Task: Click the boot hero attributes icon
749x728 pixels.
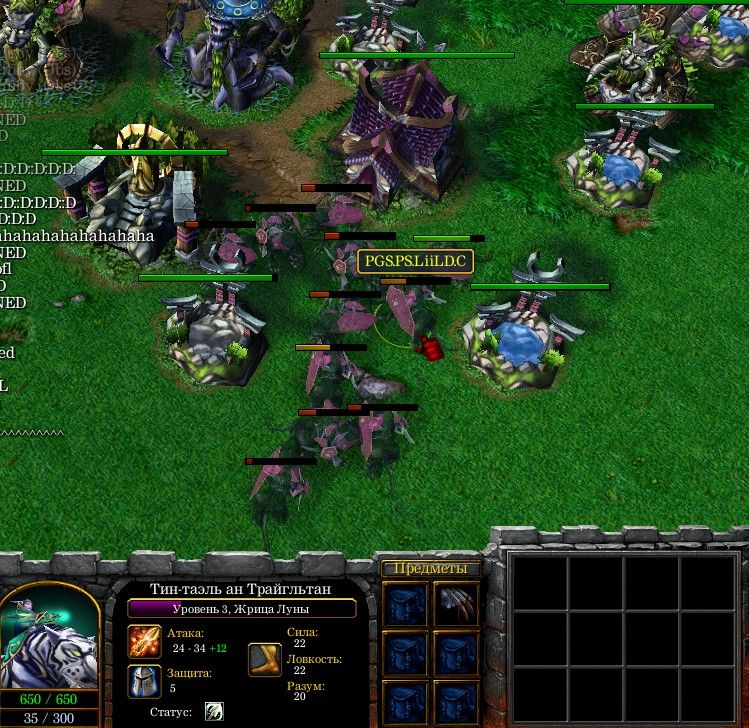Action: (x=265, y=659)
